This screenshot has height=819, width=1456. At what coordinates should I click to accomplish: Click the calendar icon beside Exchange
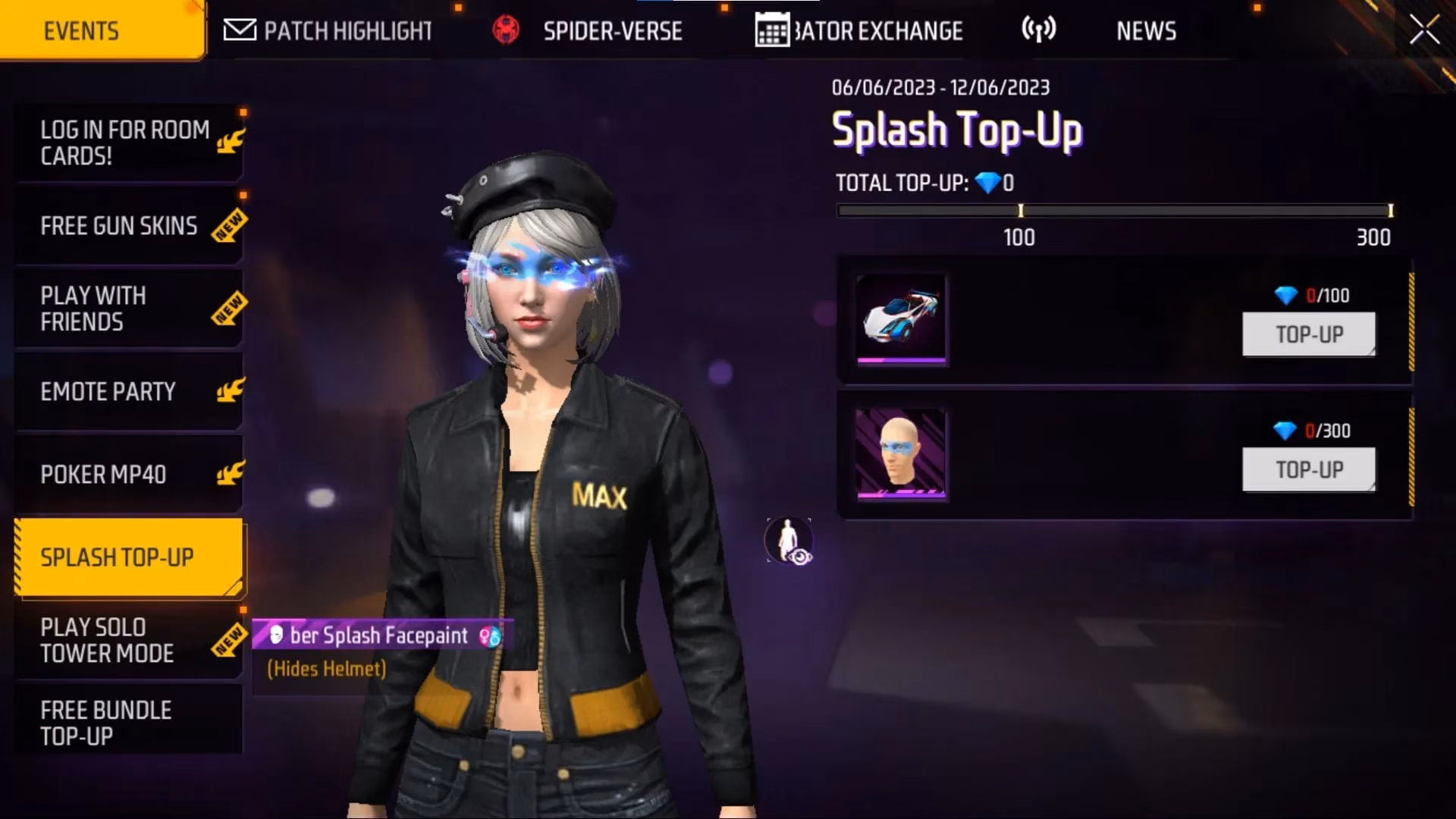[x=771, y=30]
